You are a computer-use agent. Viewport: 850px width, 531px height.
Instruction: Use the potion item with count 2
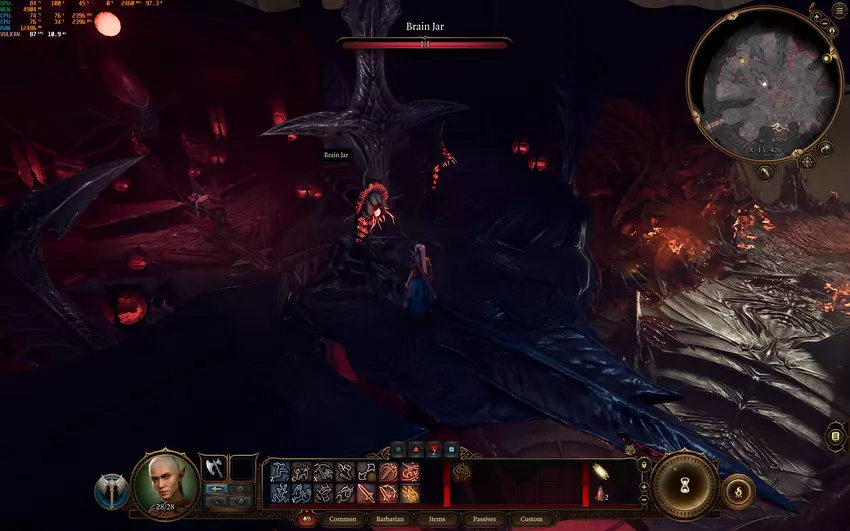599,493
